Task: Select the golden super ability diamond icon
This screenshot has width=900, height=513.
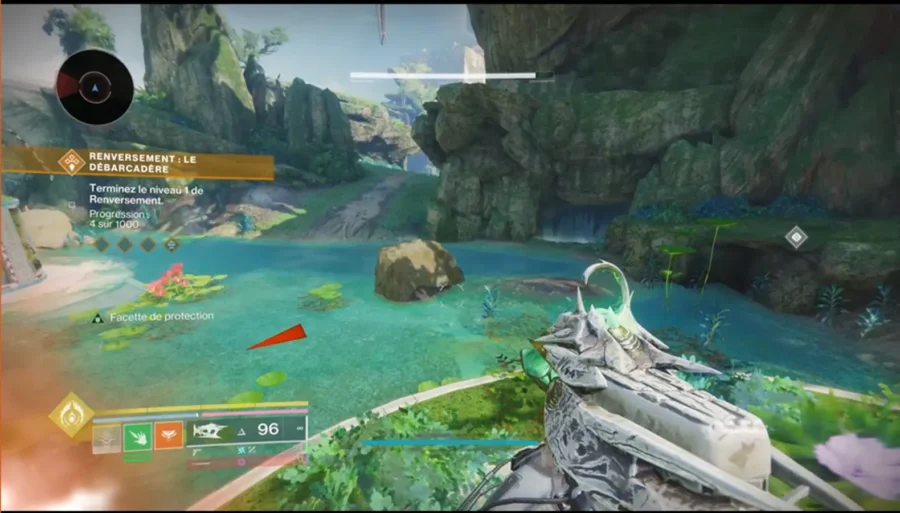Action: (71, 415)
